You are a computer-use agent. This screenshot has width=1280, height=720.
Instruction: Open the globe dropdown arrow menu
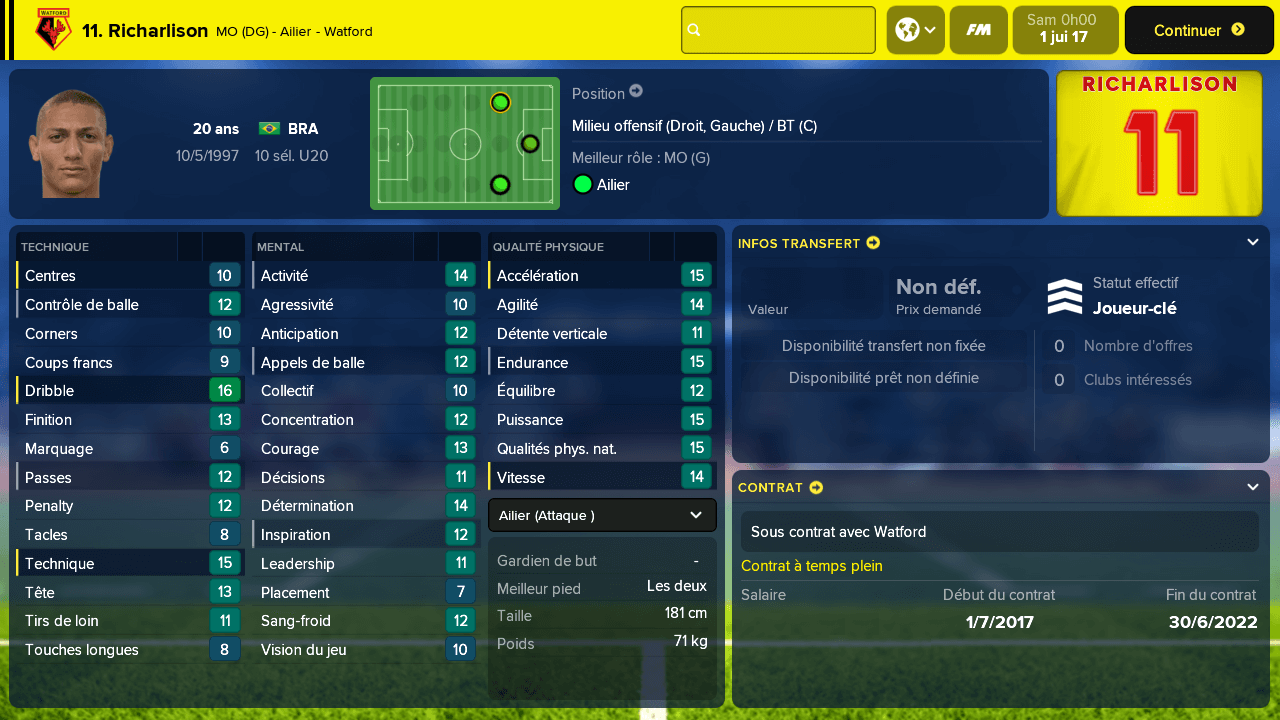point(931,29)
